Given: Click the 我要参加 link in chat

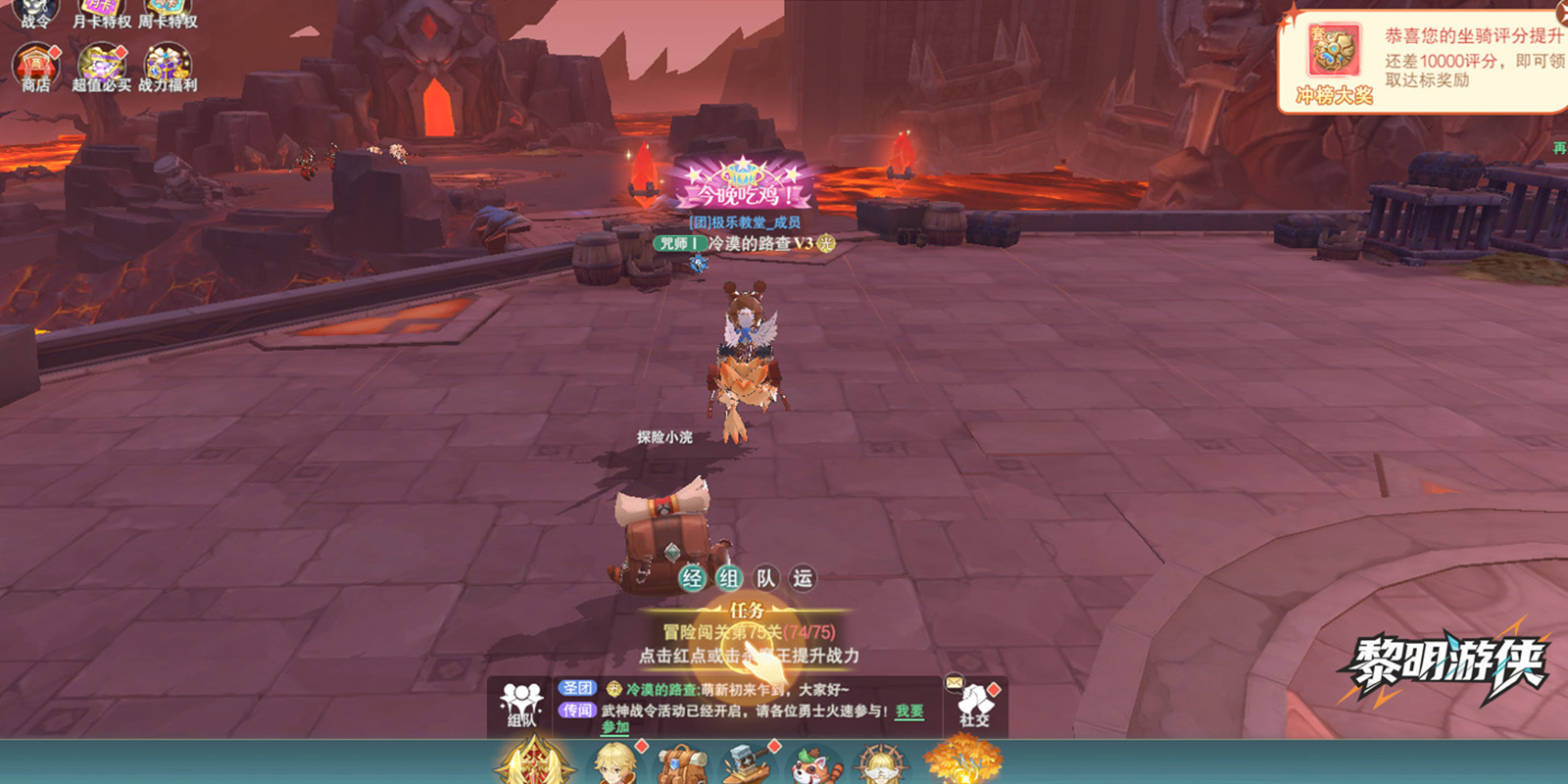Looking at the screenshot, I should click(x=909, y=711).
